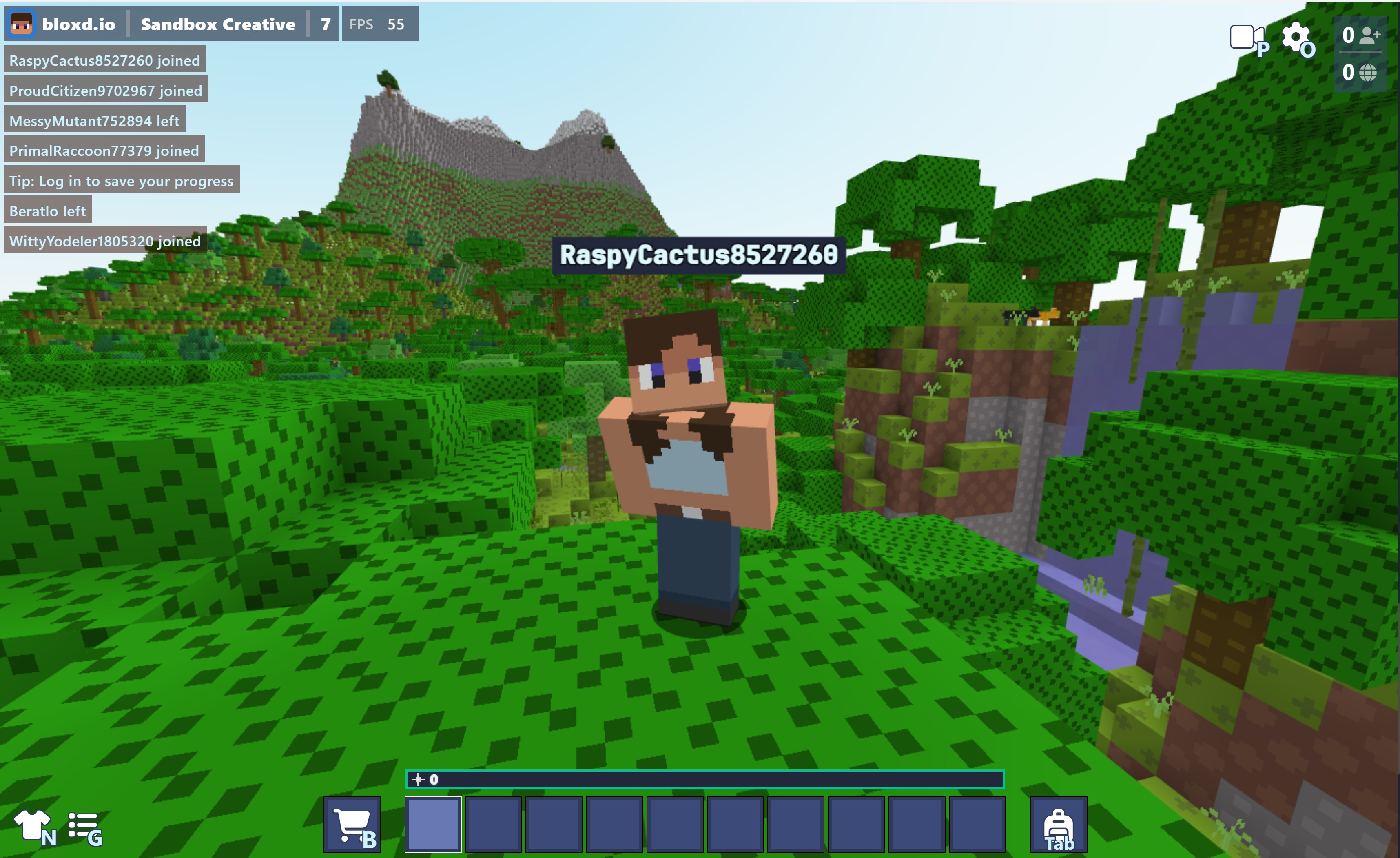The width and height of the screenshot is (1400, 858).
Task: Click the bloxd.io logo avatar
Action: 23,24
